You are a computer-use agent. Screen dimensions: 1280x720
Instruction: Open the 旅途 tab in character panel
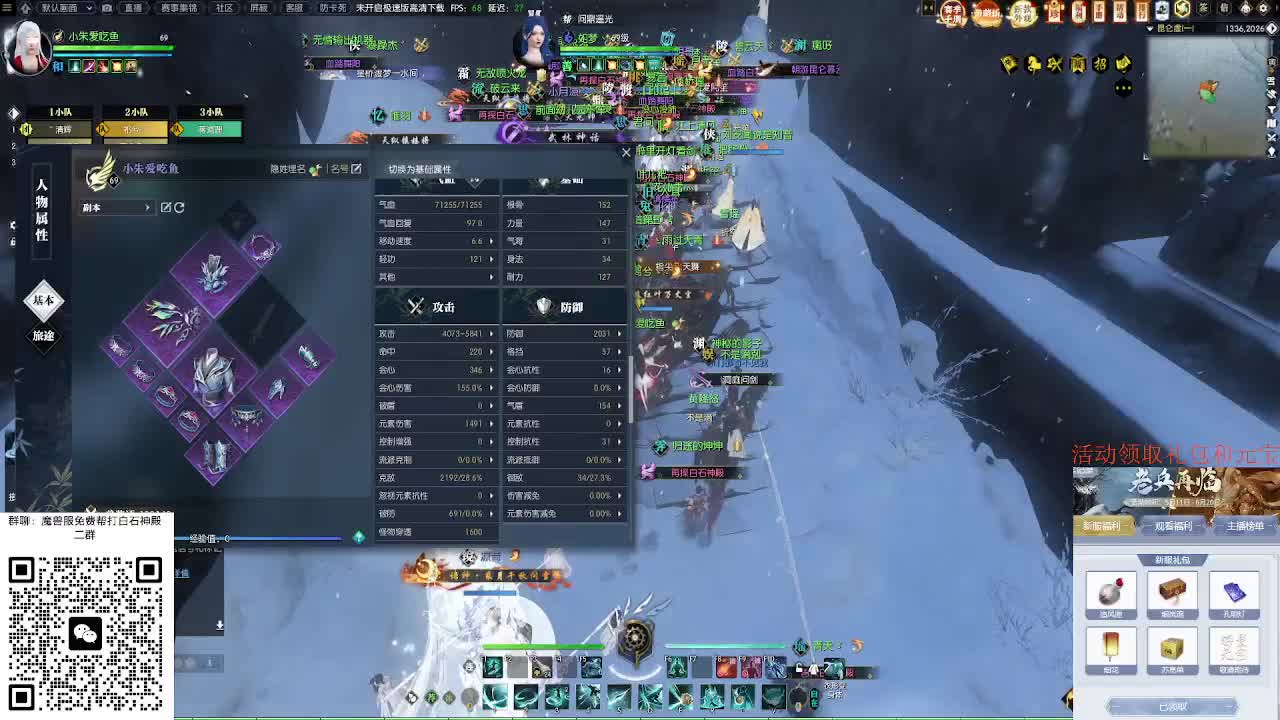click(x=43, y=340)
